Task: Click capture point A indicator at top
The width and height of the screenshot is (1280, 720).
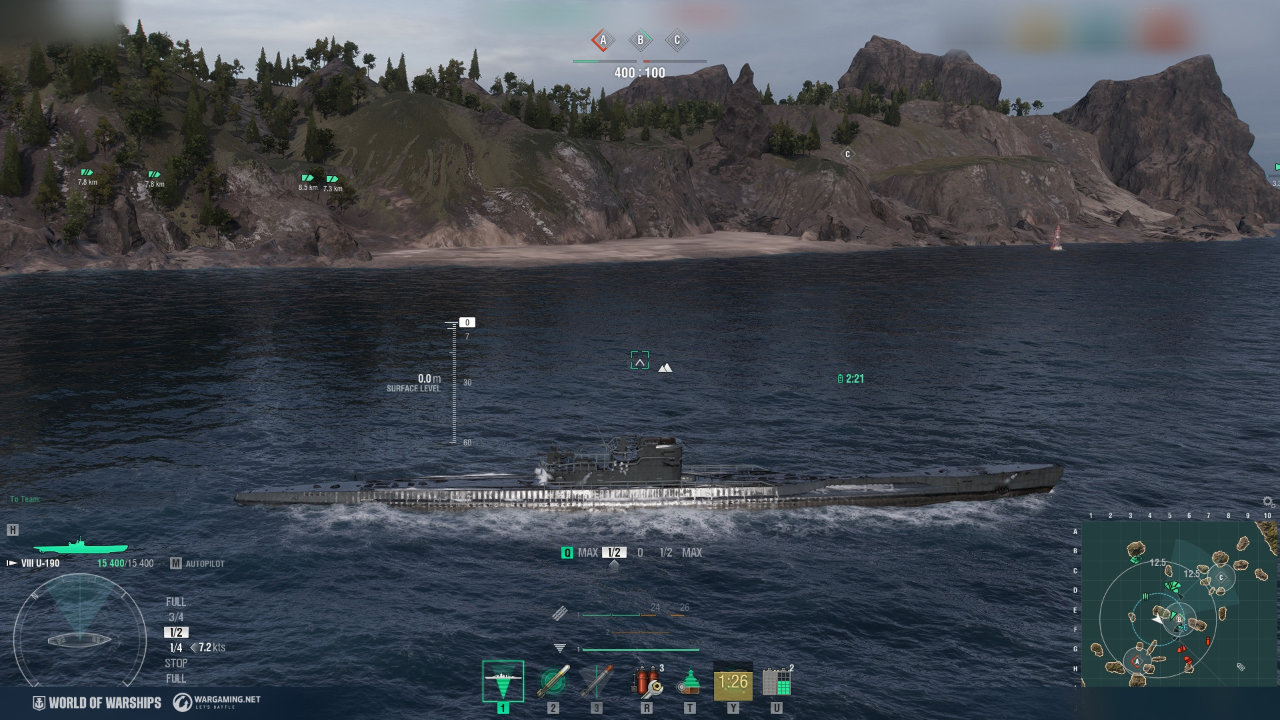Action: 601,41
